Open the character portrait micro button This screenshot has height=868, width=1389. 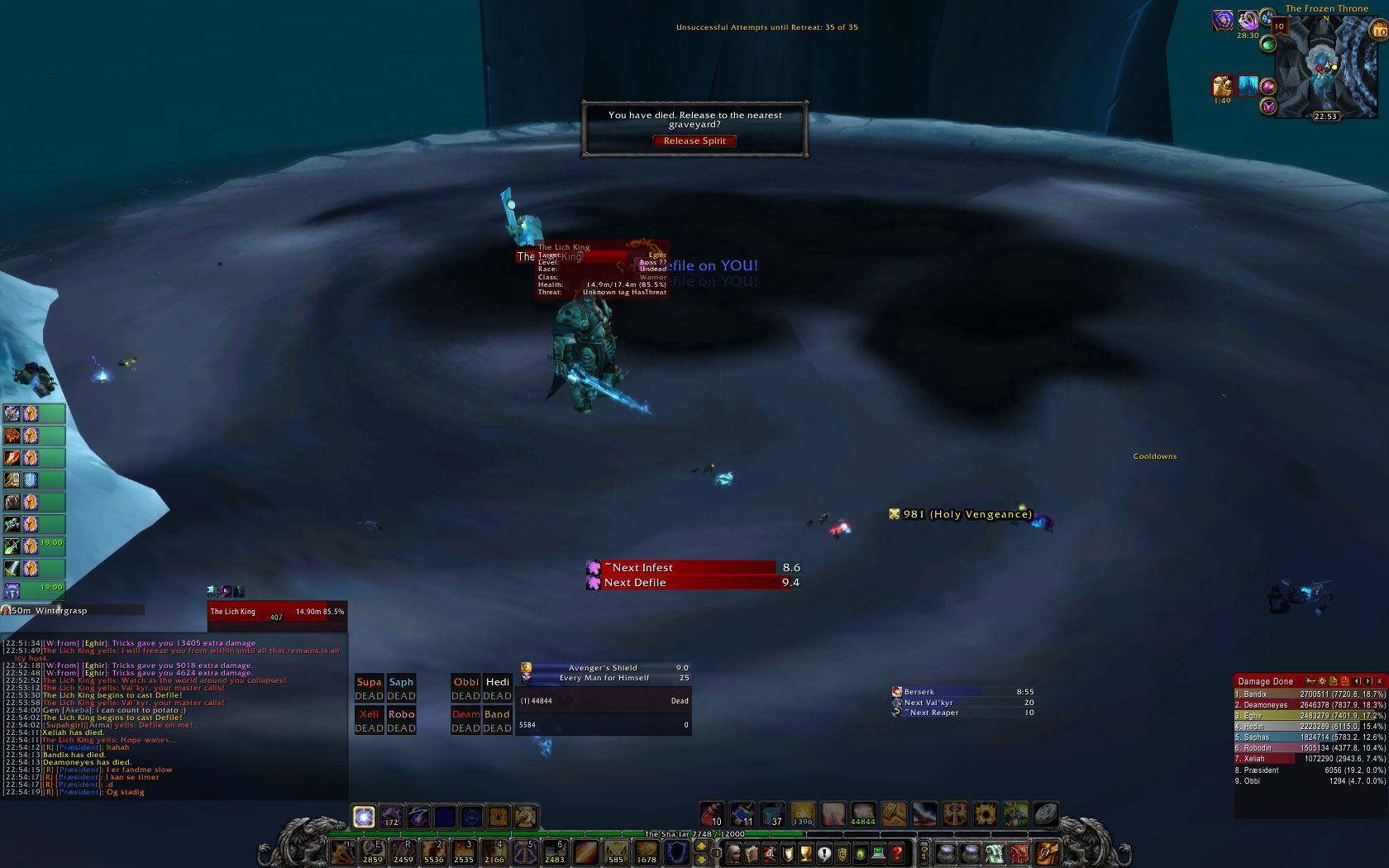(733, 853)
